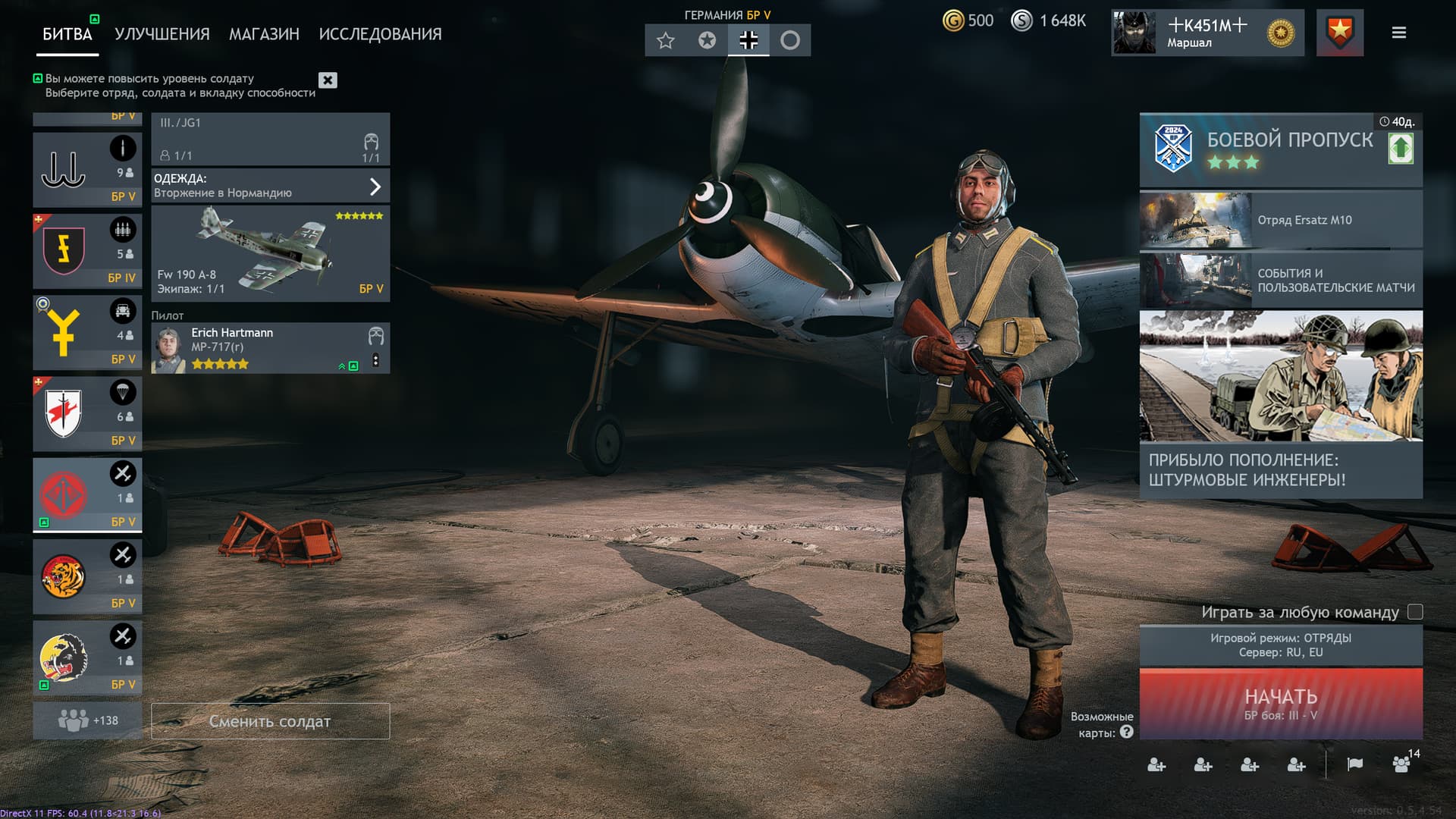Close the soldier level-up notification
This screenshot has width=1456, height=819.
(328, 80)
